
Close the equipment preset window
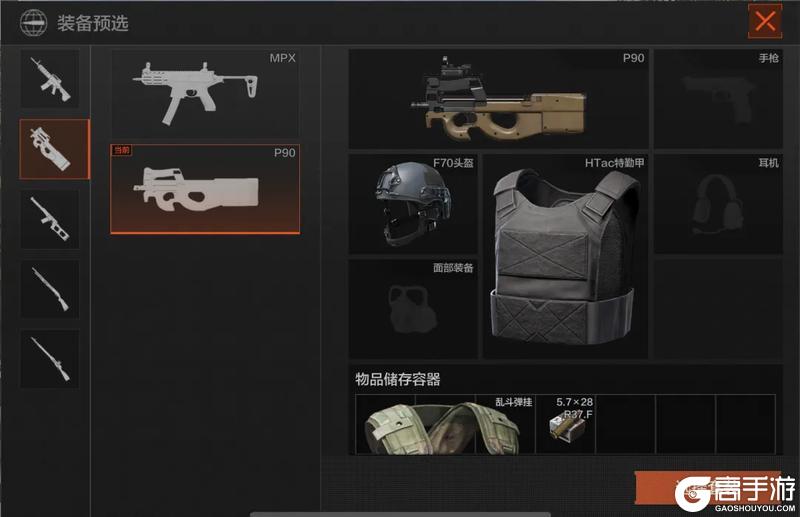(765, 21)
